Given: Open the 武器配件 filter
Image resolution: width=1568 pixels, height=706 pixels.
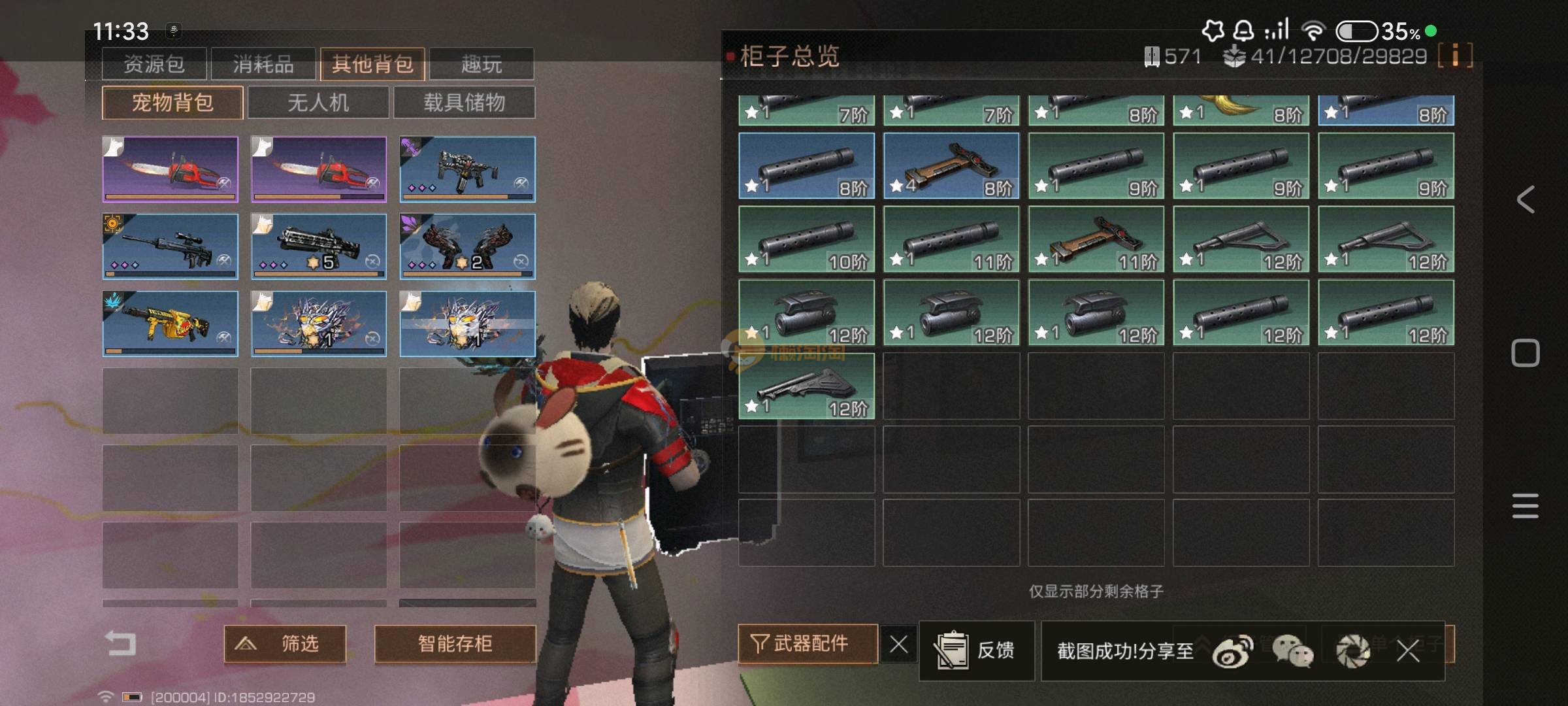Looking at the screenshot, I should 808,644.
